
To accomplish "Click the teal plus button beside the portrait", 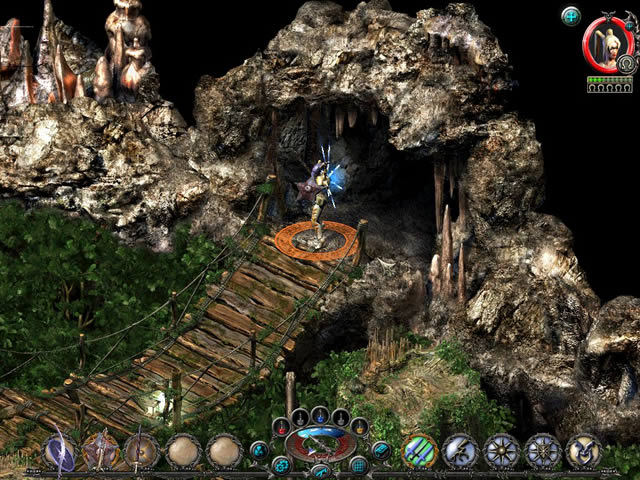I will click(x=571, y=15).
